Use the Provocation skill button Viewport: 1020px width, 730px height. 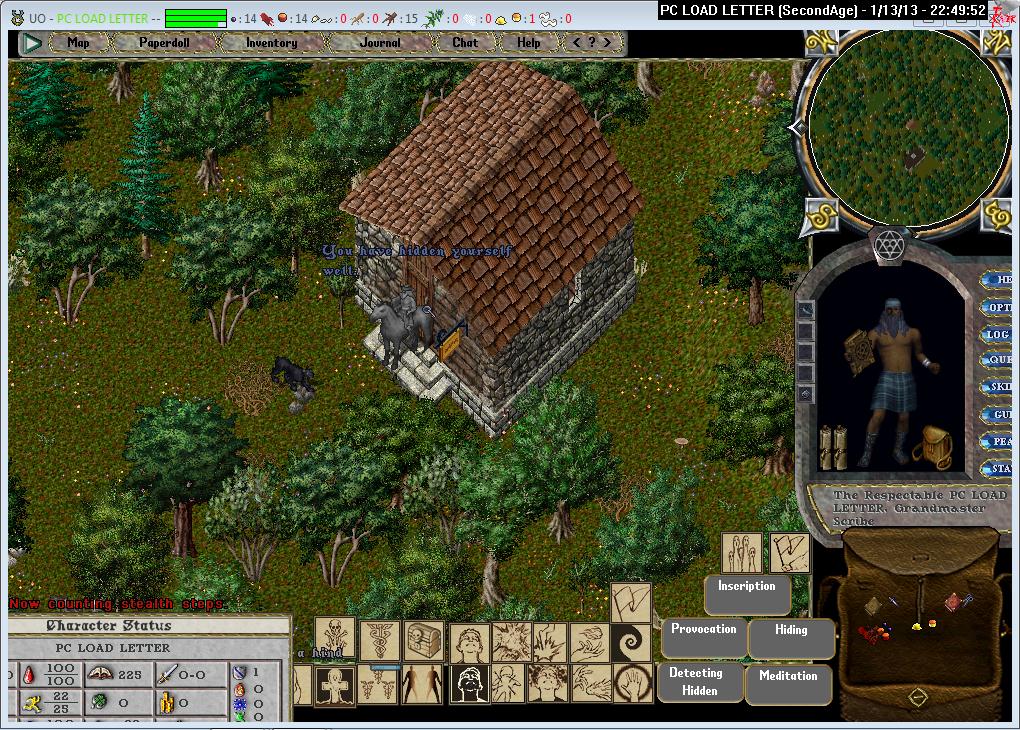(x=704, y=636)
